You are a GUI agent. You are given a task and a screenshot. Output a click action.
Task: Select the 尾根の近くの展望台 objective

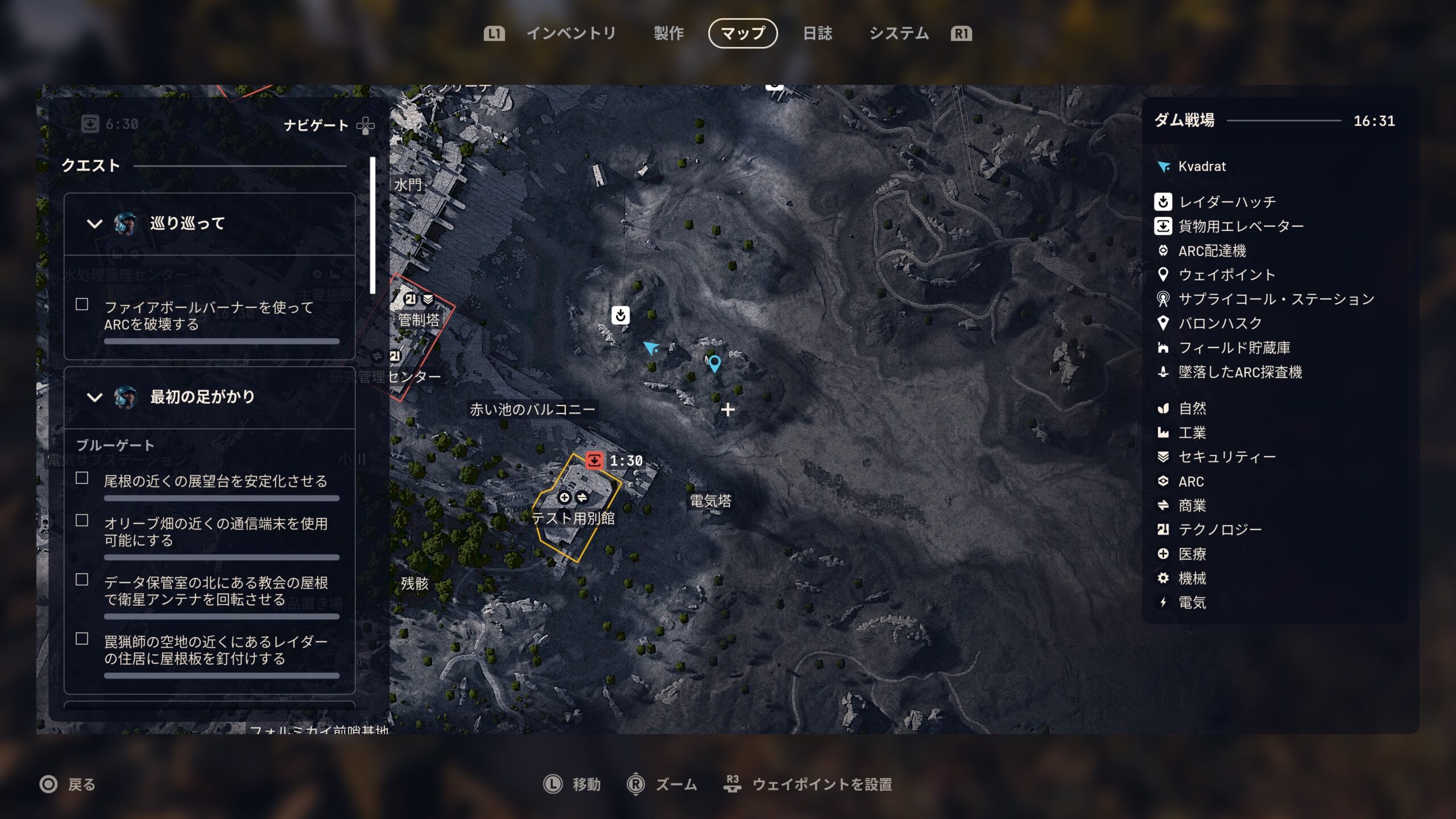click(215, 481)
